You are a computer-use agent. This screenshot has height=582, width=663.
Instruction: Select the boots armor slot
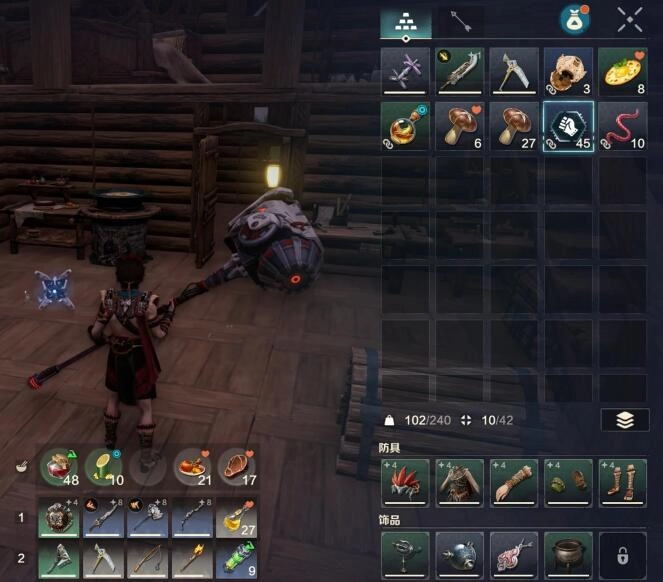tap(622, 481)
